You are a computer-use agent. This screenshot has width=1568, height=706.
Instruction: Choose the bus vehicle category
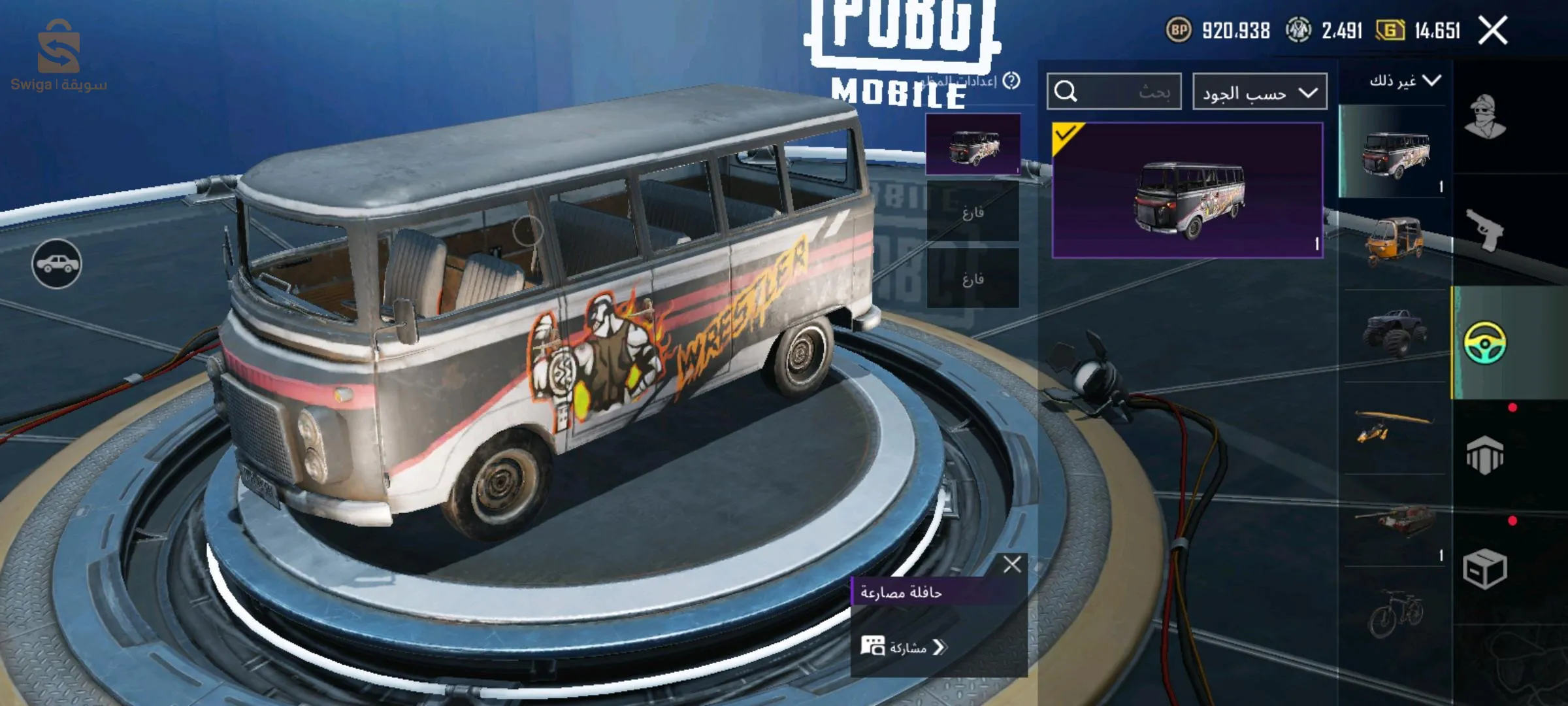1395,152
